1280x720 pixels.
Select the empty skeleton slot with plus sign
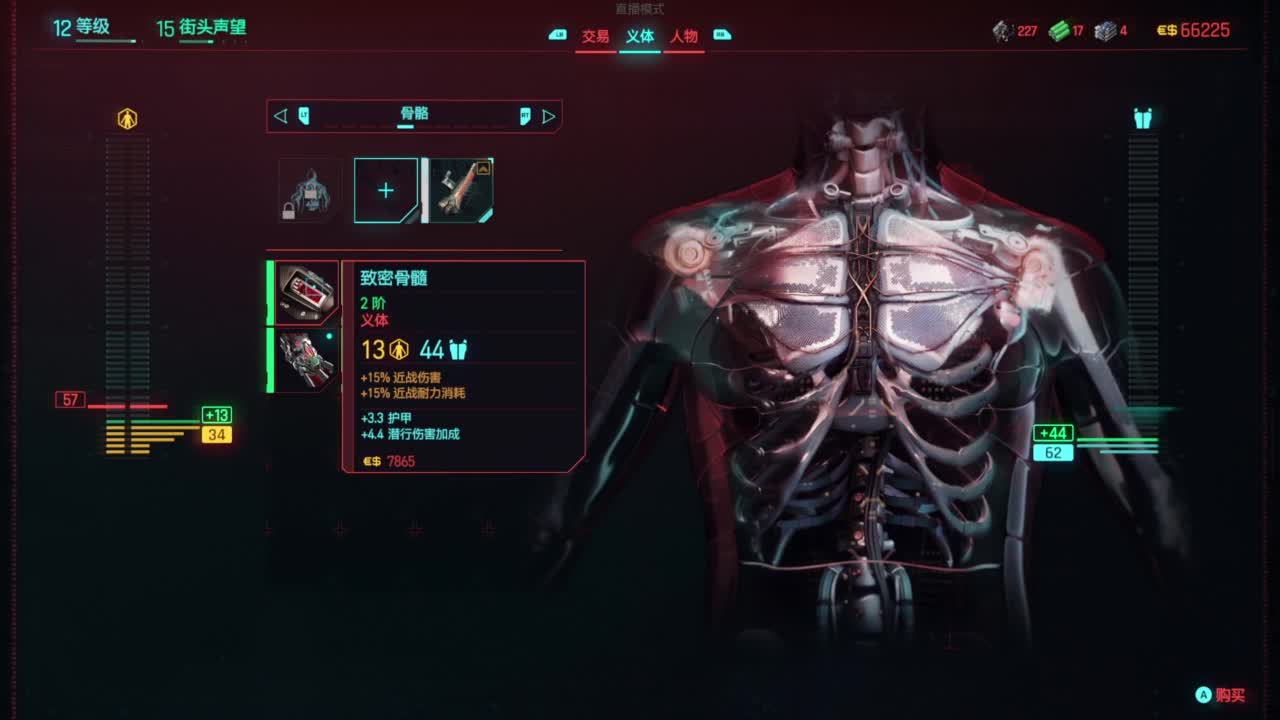[385, 190]
